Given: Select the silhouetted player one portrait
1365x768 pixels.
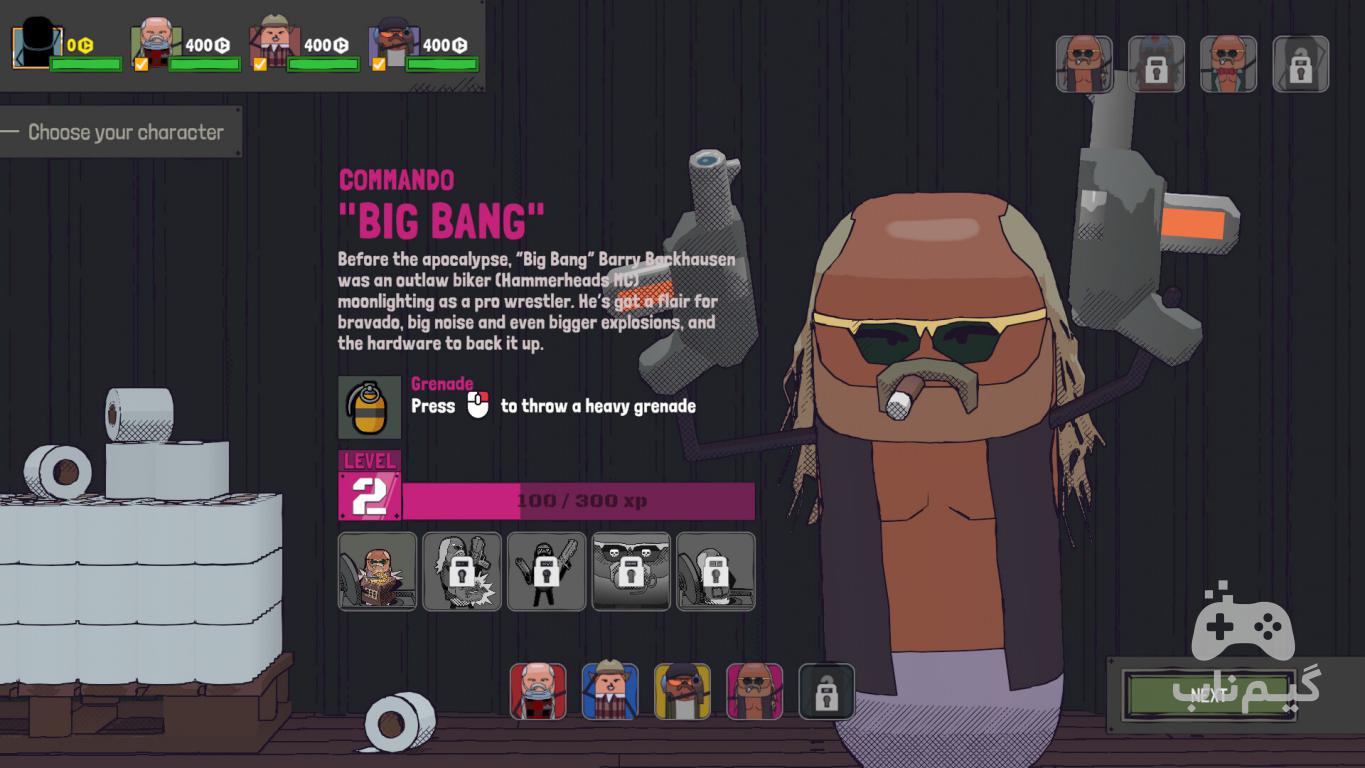Looking at the screenshot, I should 37,46.
